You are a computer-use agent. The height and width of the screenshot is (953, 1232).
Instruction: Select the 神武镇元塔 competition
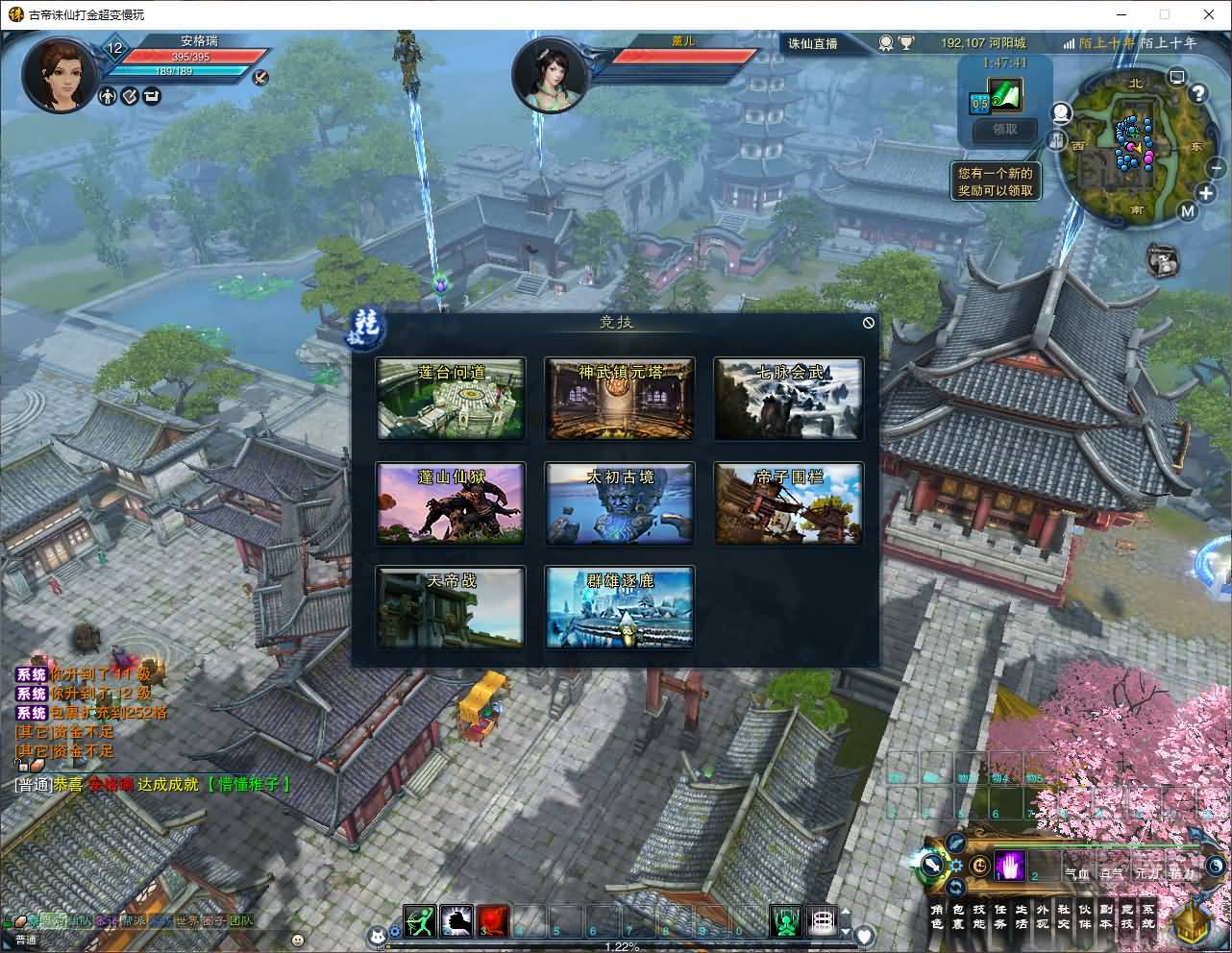tap(620, 400)
